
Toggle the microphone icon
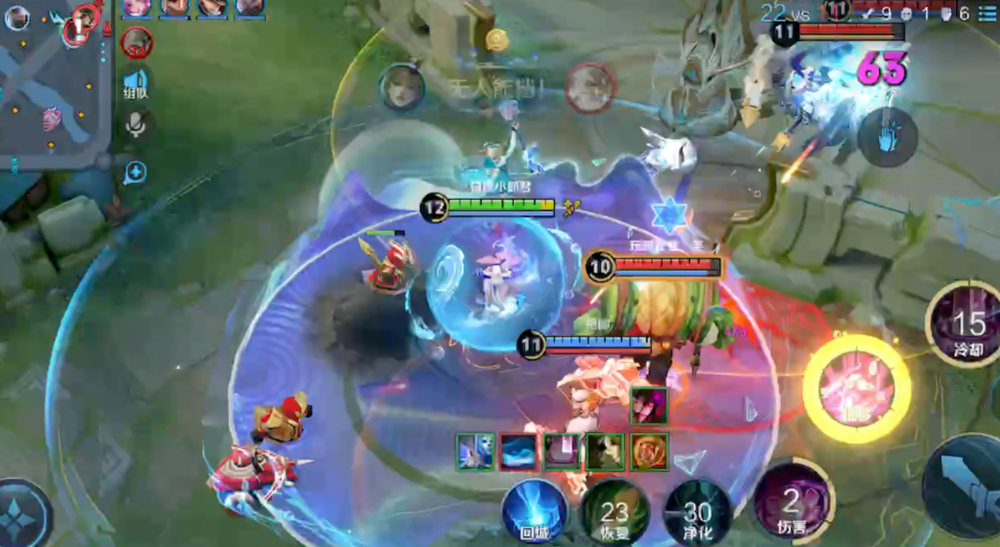coord(135,124)
